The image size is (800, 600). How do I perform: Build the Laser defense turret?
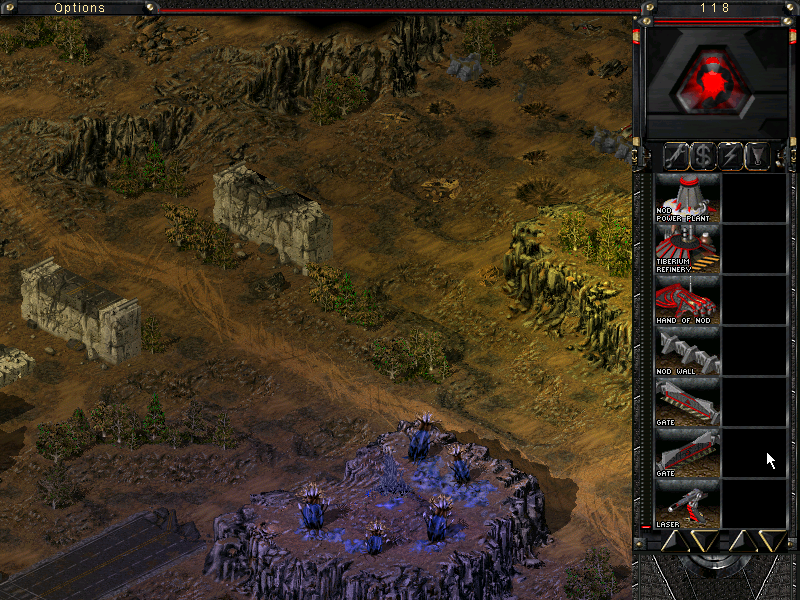[687, 504]
